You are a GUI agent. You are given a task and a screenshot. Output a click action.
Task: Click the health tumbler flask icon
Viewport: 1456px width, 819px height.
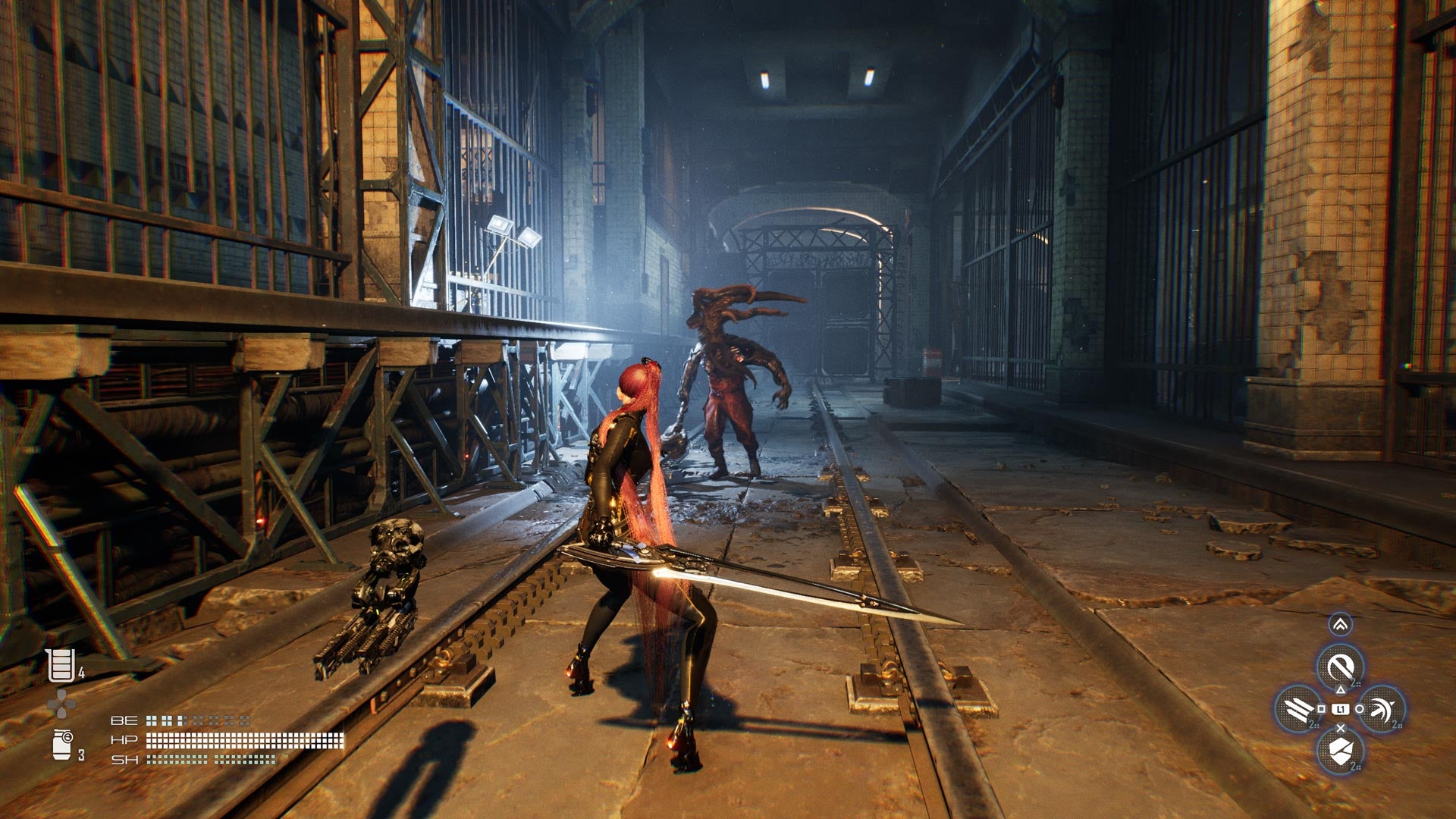(61, 665)
